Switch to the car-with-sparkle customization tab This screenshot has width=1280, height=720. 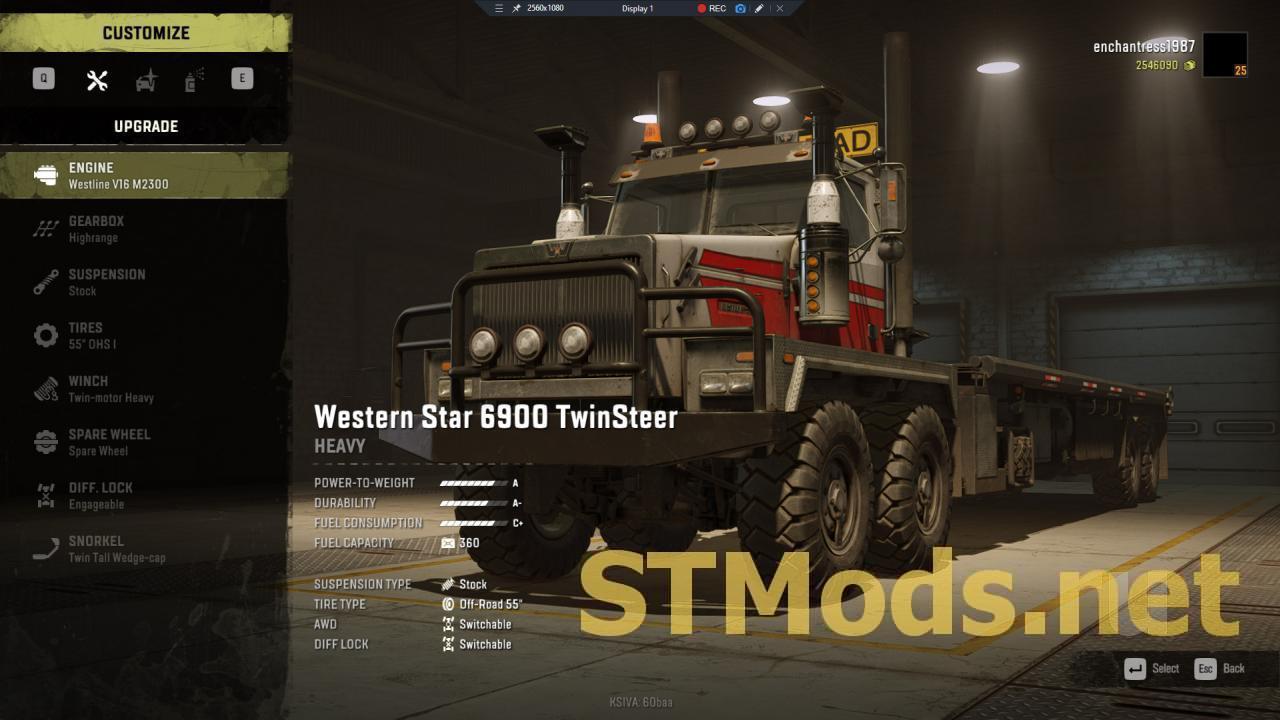(146, 81)
